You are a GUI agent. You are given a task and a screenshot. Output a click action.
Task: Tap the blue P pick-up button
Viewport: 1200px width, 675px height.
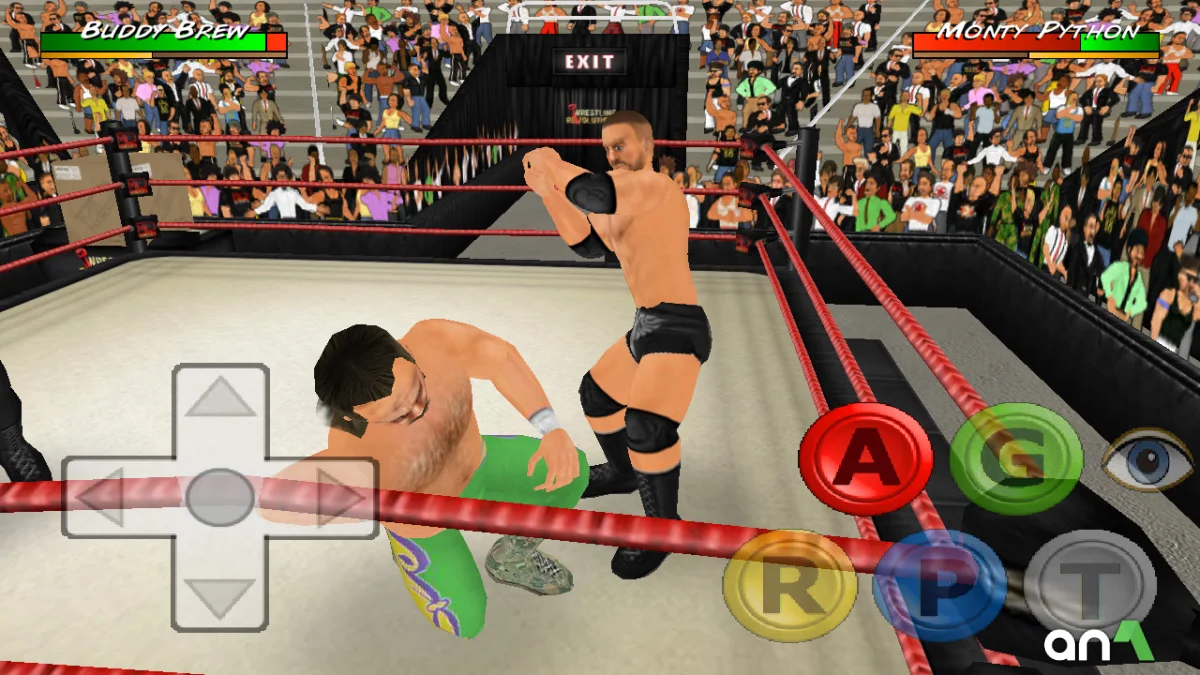939,586
